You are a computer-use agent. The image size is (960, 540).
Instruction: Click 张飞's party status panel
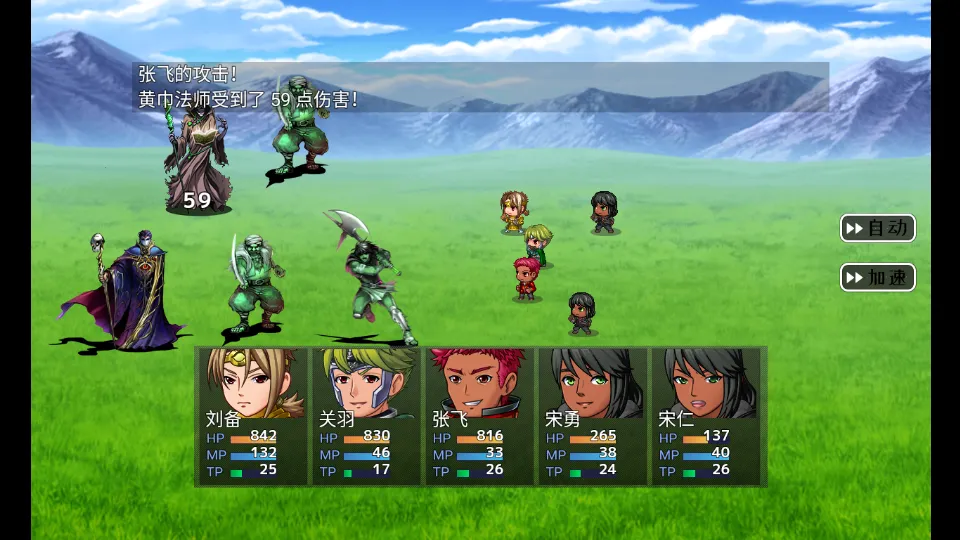pyautogui.click(x=480, y=416)
